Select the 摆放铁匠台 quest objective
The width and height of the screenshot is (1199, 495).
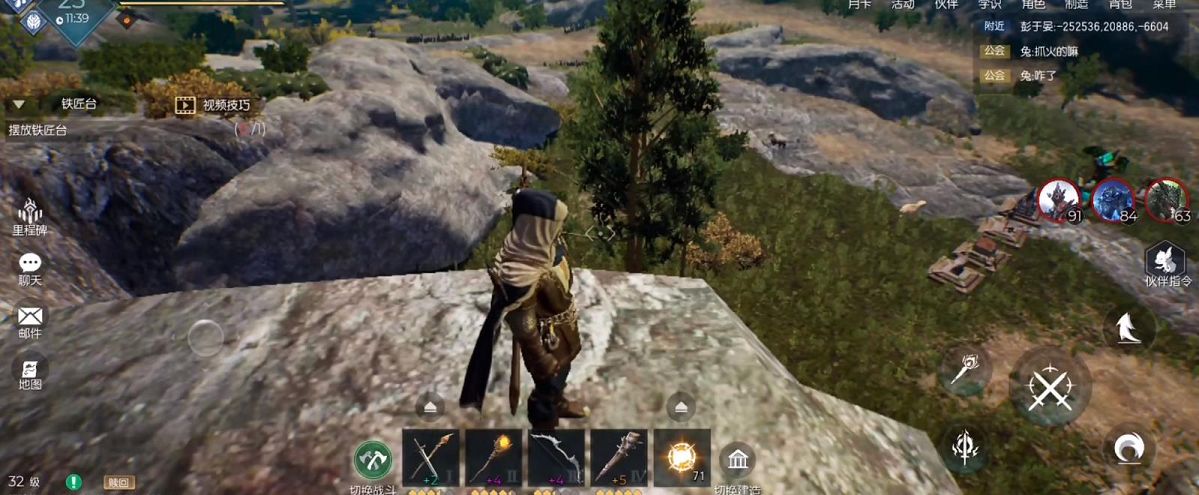38,130
